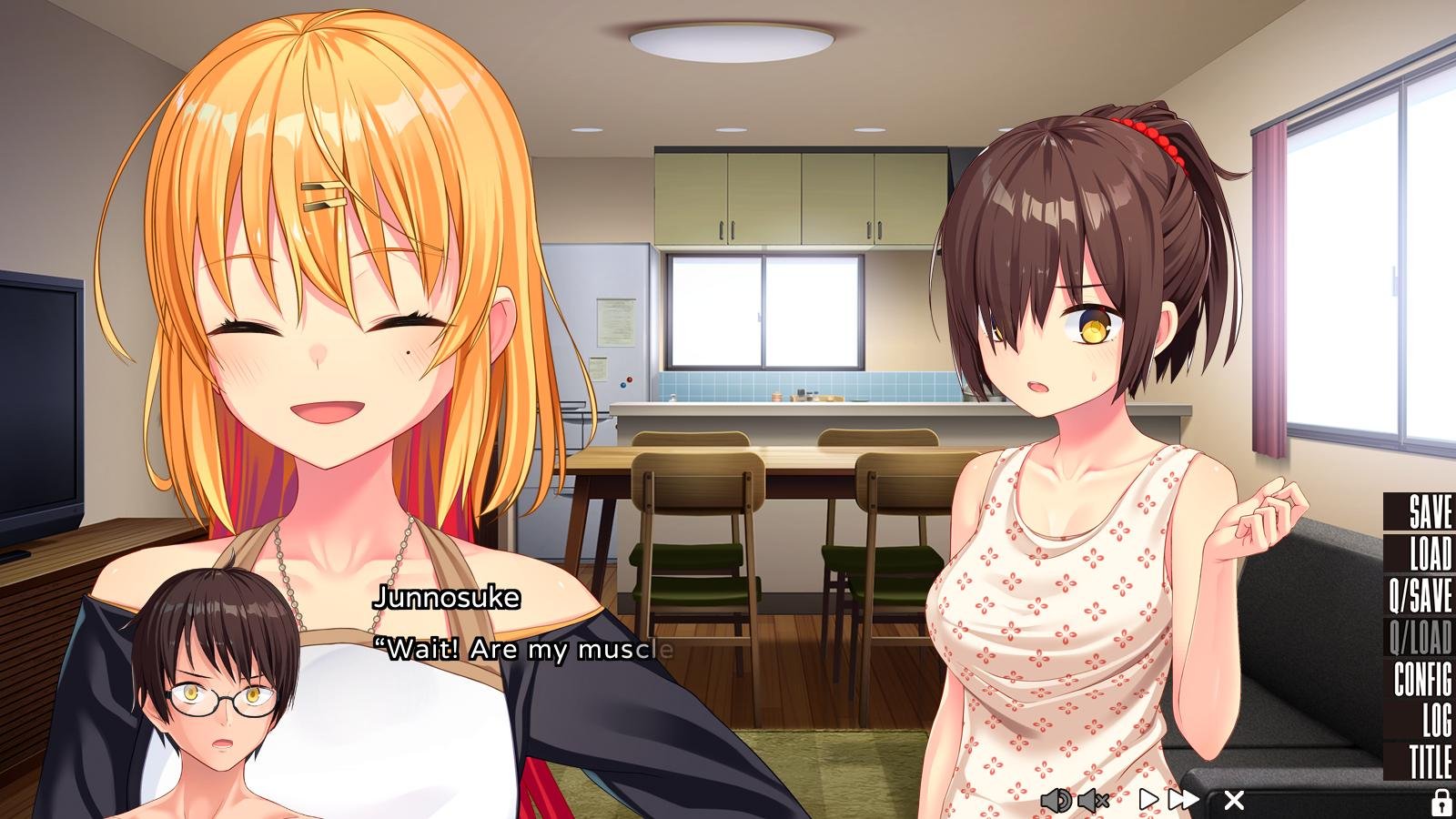
Task: Toggle the padlock menu lock
Action: (x=1441, y=802)
